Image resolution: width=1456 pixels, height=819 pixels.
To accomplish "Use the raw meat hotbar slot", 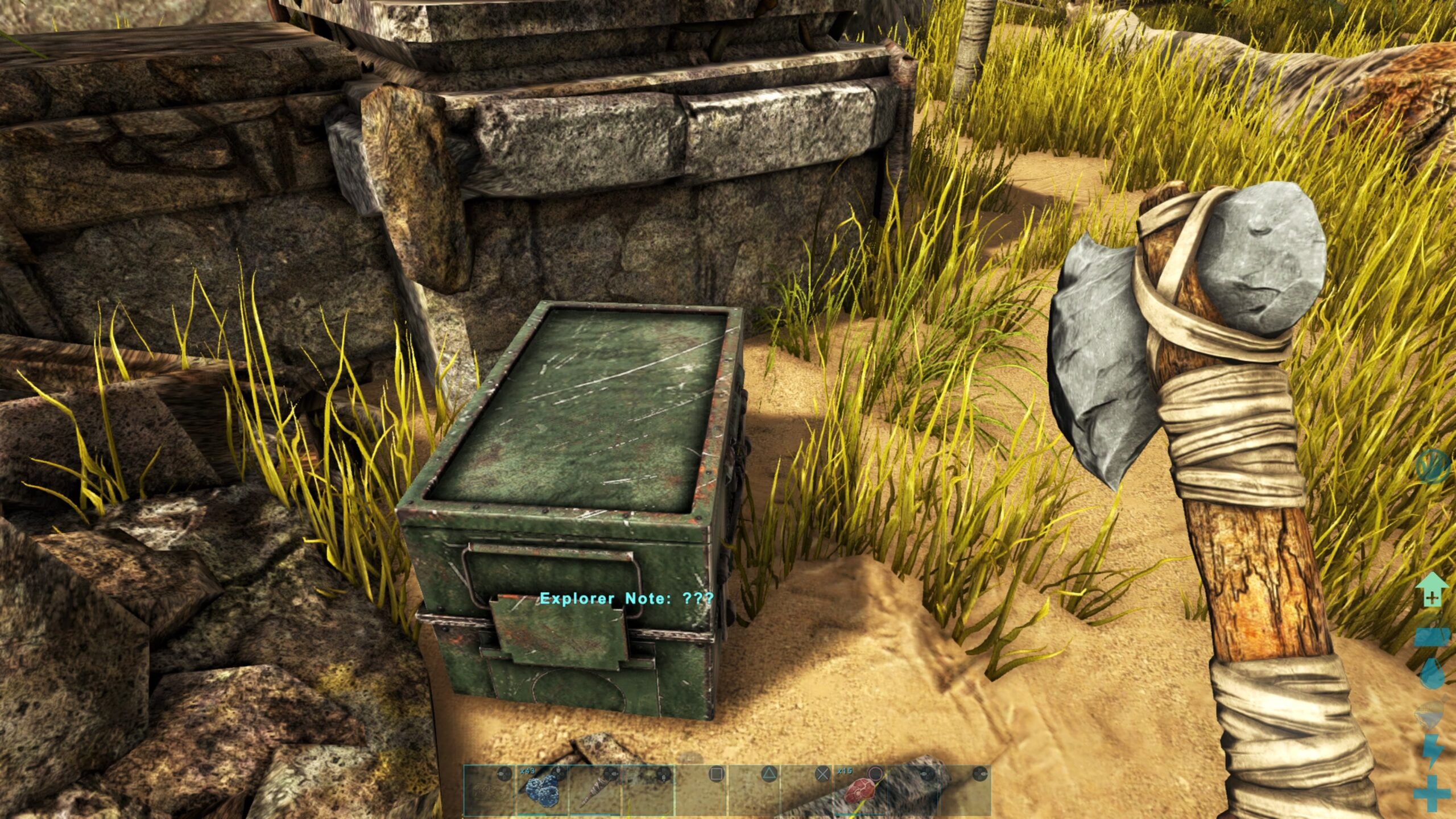I will pos(858,791).
